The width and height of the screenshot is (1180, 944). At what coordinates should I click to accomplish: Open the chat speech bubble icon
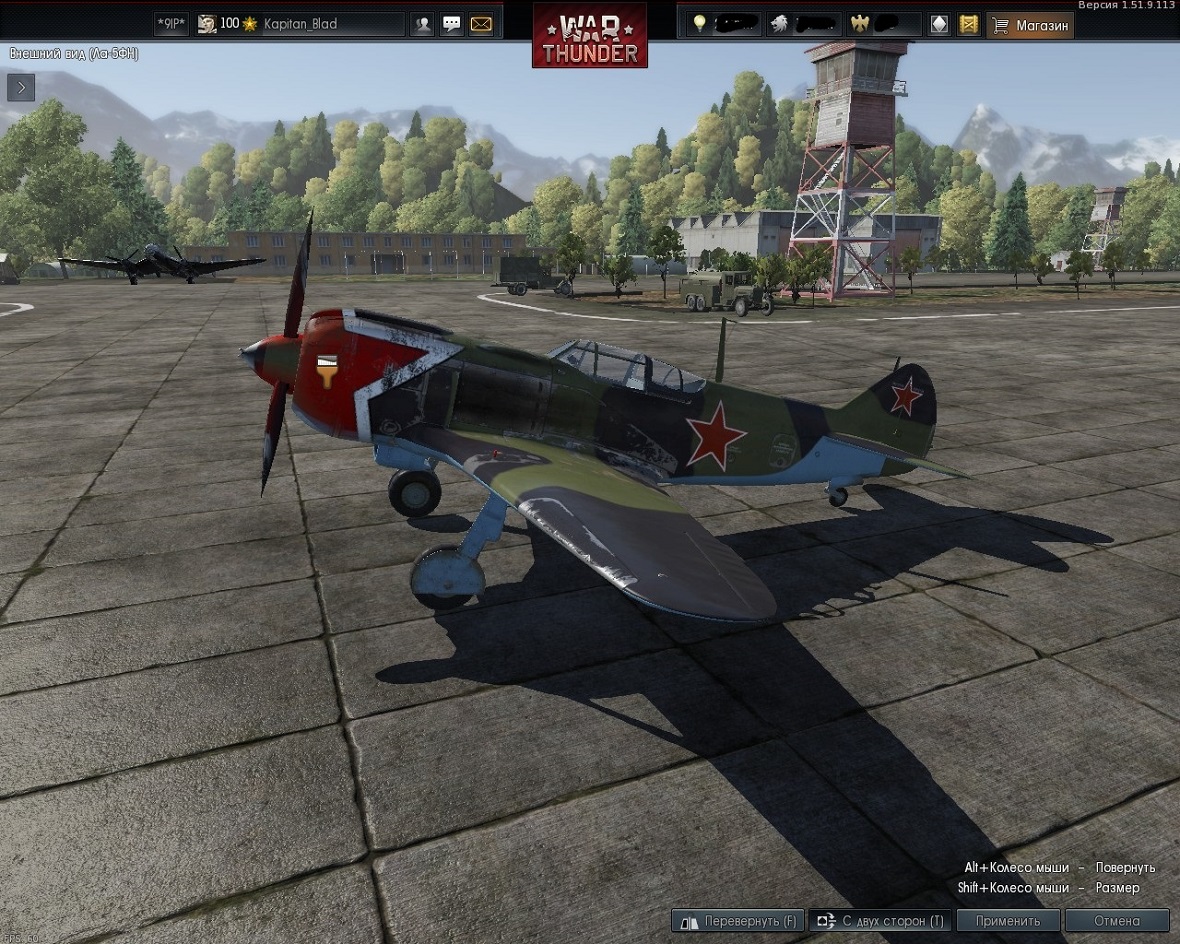[452, 24]
